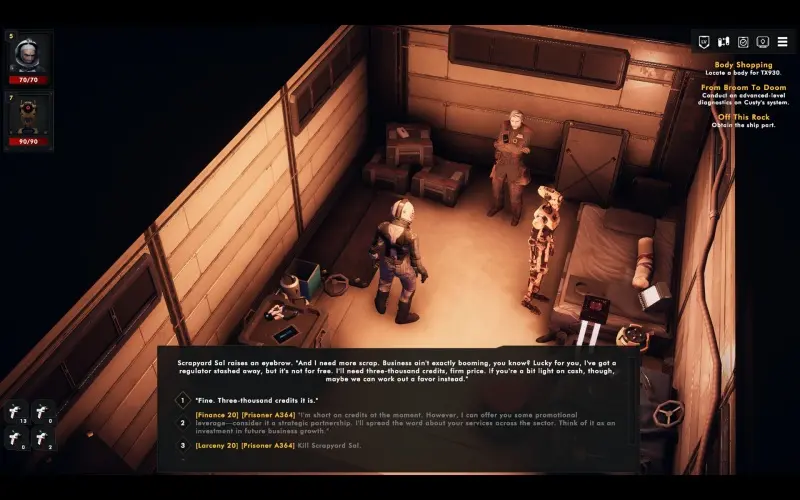Open the hamburger main menu
The height and width of the screenshot is (500, 800).
pos(782,42)
